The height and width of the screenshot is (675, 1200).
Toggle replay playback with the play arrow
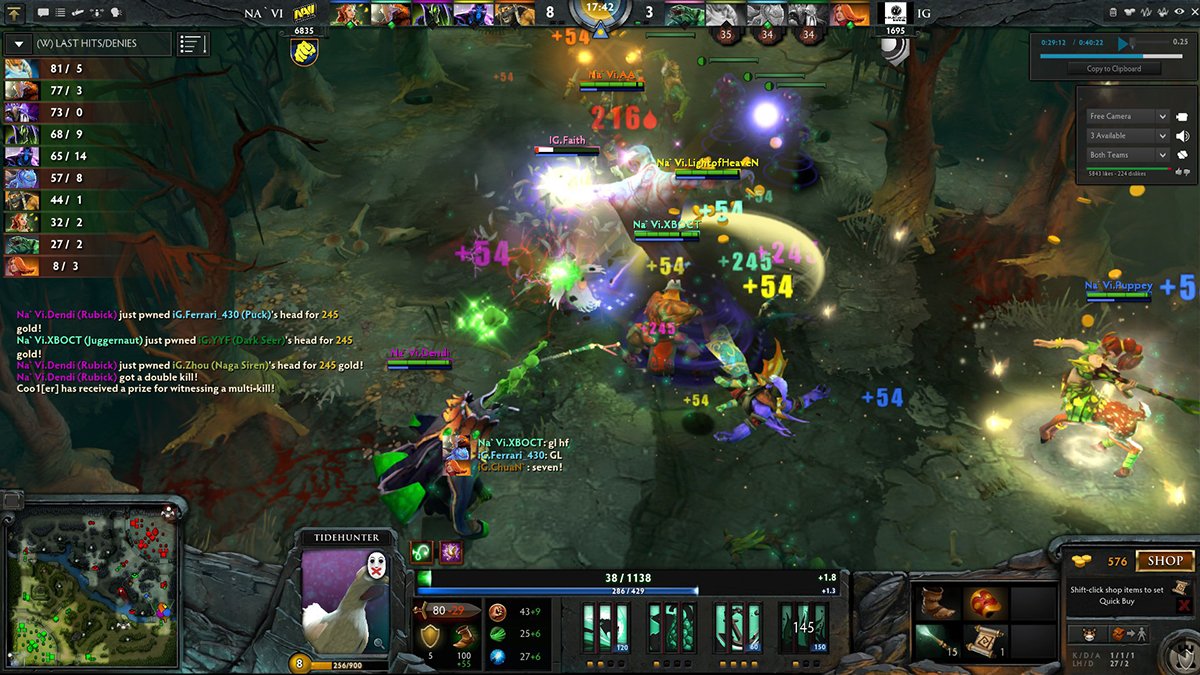tap(1124, 43)
